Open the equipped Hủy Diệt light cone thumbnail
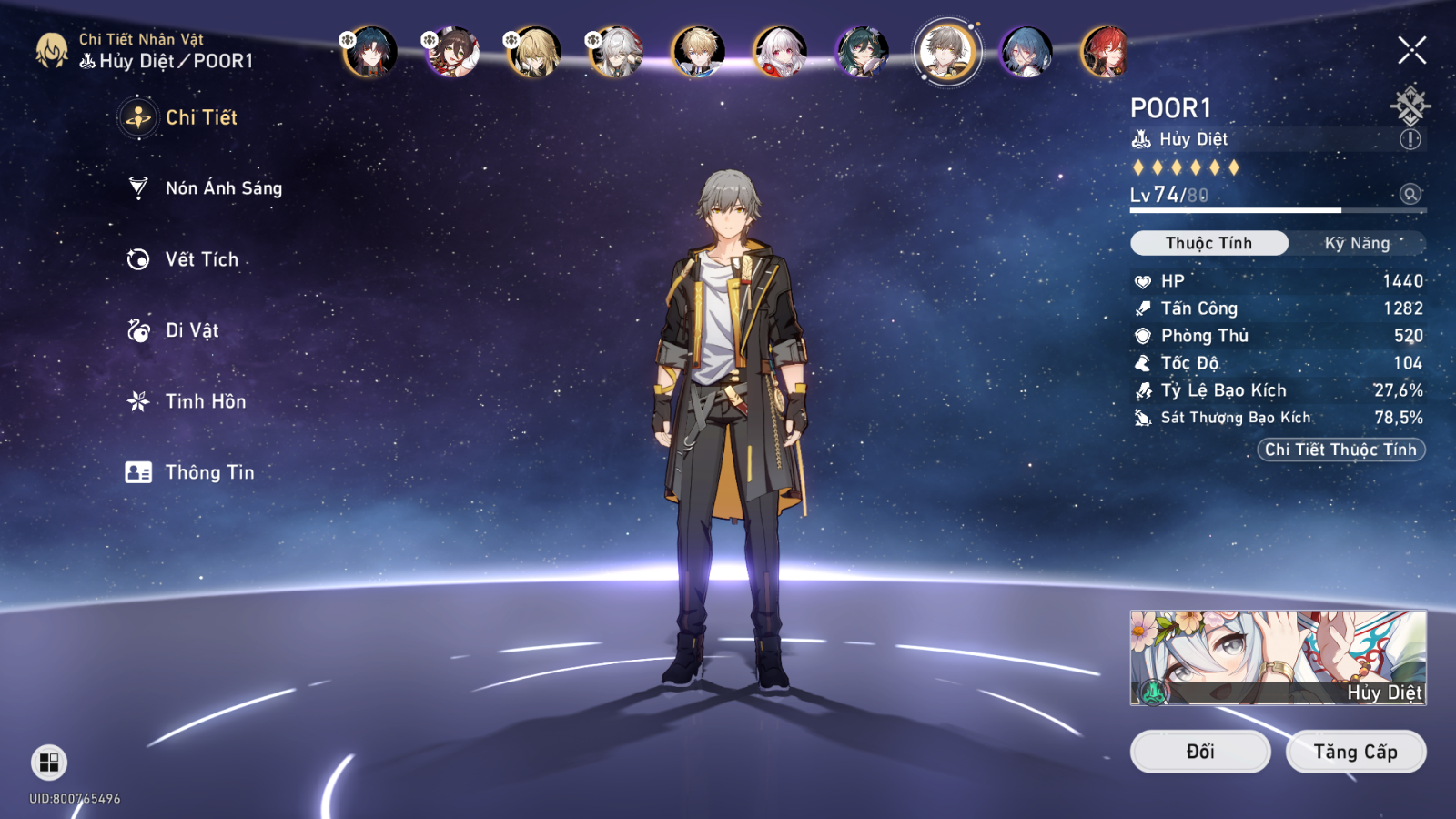The width and height of the screenshot is (1456, 819). coord(1278,657)
